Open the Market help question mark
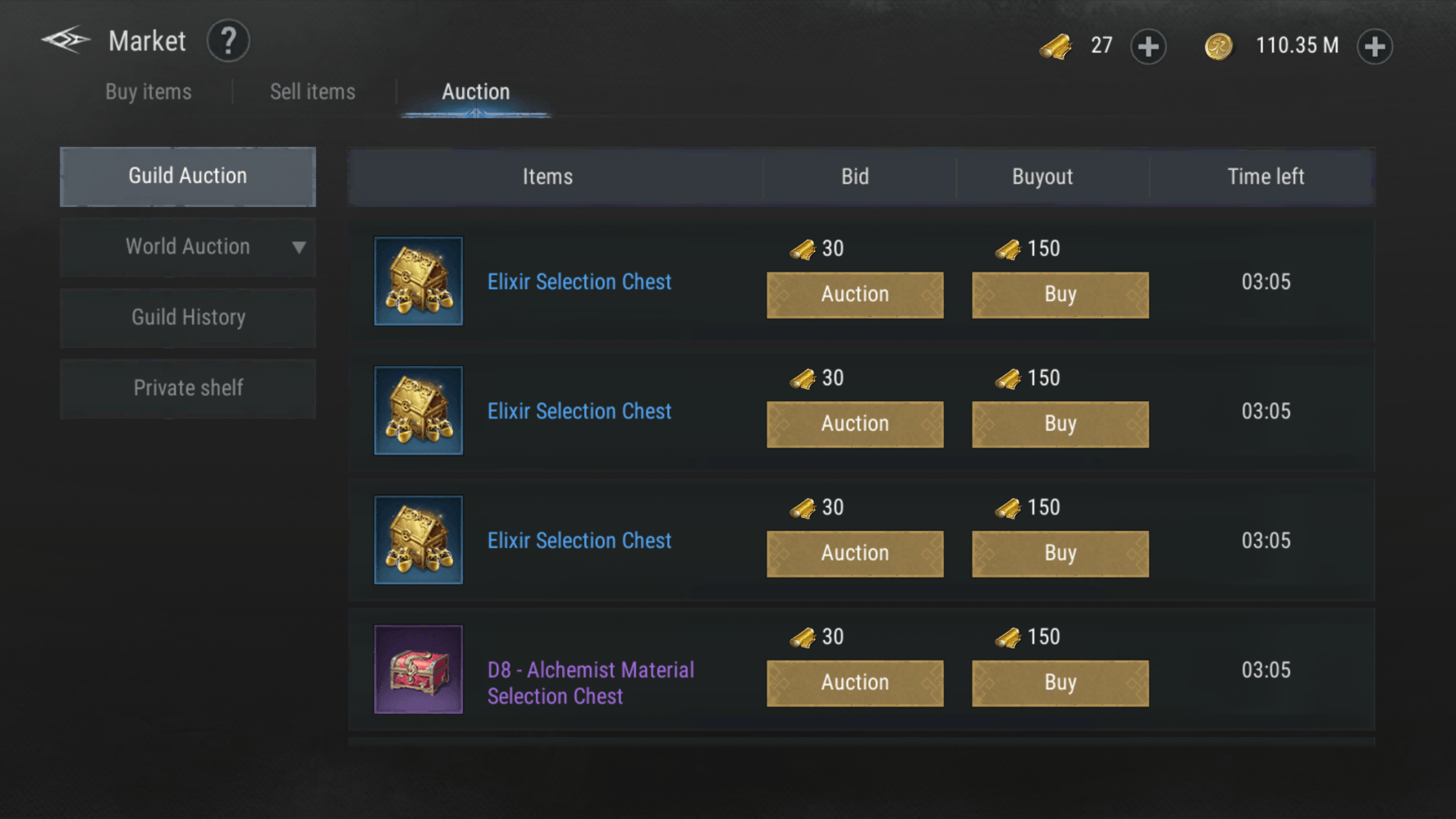This screenshot has width=1456, height=819. [228, 41]
